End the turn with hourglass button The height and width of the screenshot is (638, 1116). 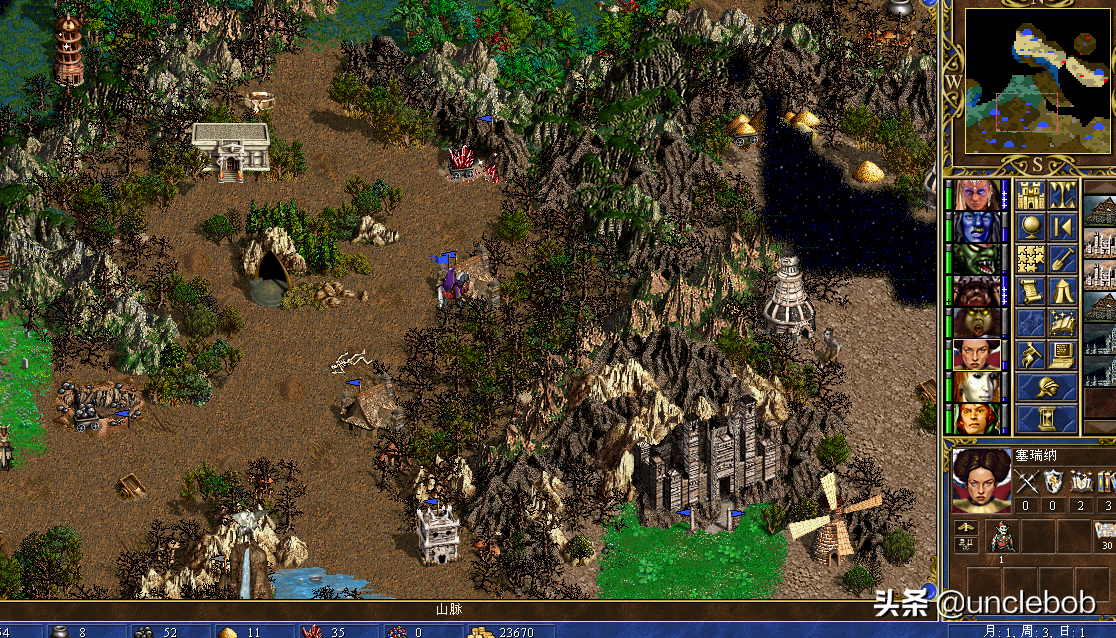tap(1046, 418)
